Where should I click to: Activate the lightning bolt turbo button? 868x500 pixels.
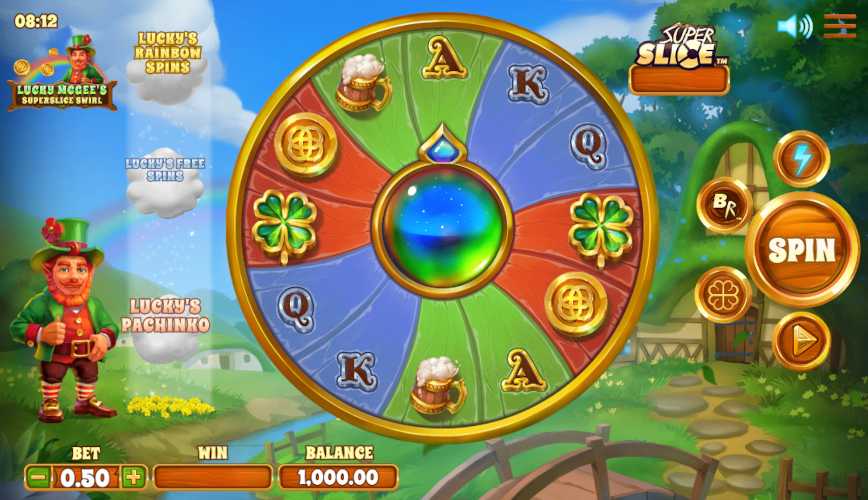click(801, 159)
